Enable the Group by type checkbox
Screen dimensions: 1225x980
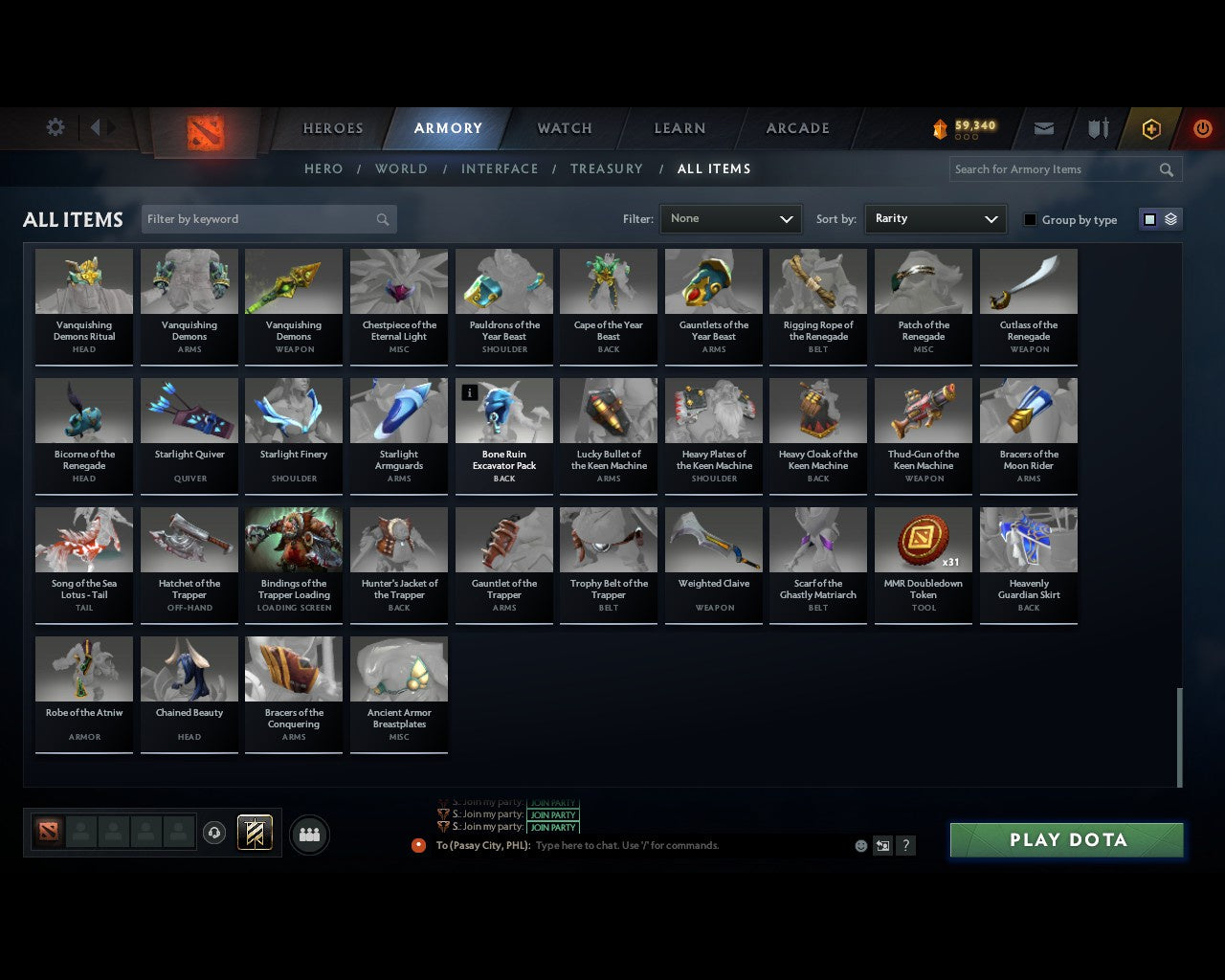[1030, 219]
